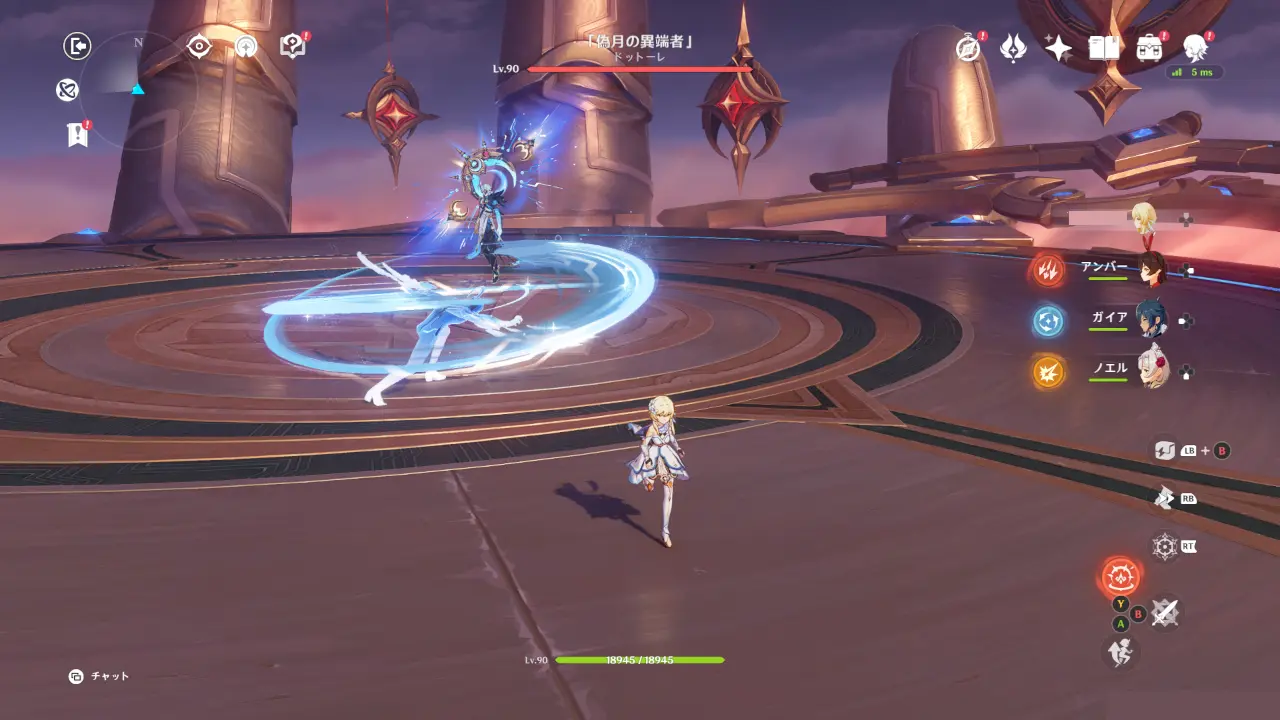Select the blonde traveler portrait in party list

click(x=1143, y=217)
